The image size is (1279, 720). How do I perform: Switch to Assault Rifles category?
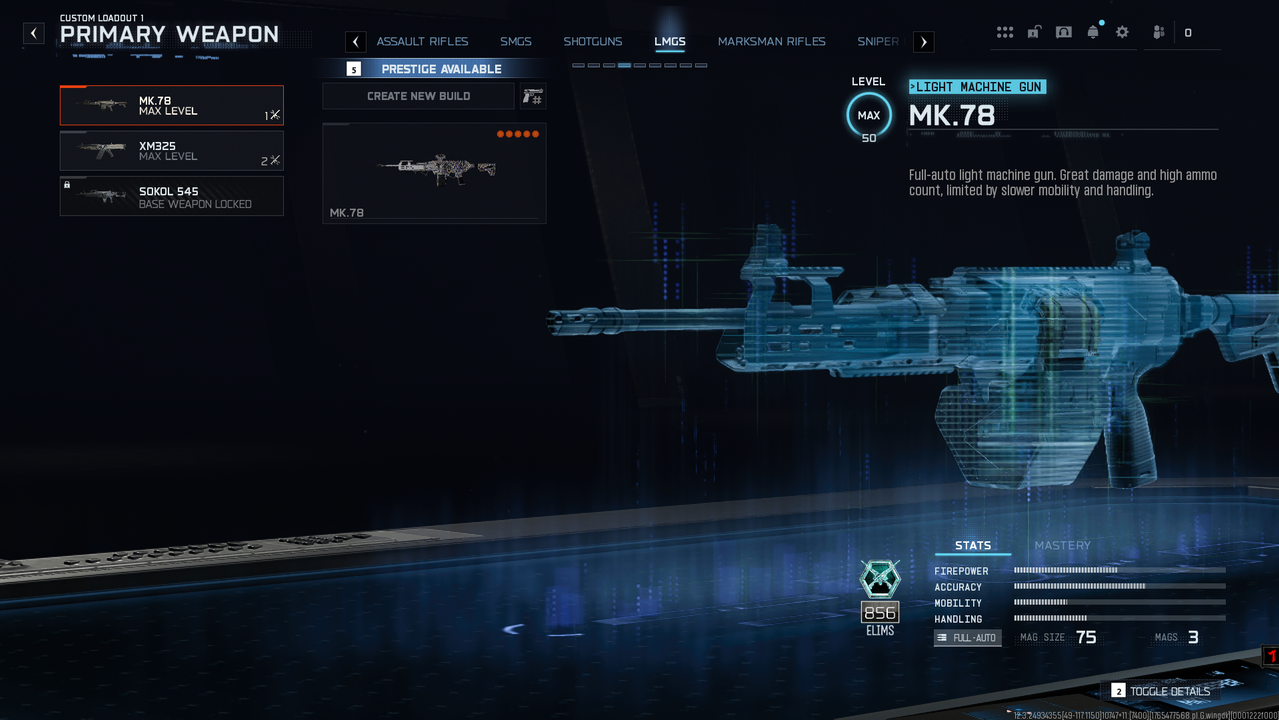(x=422, y=42)
